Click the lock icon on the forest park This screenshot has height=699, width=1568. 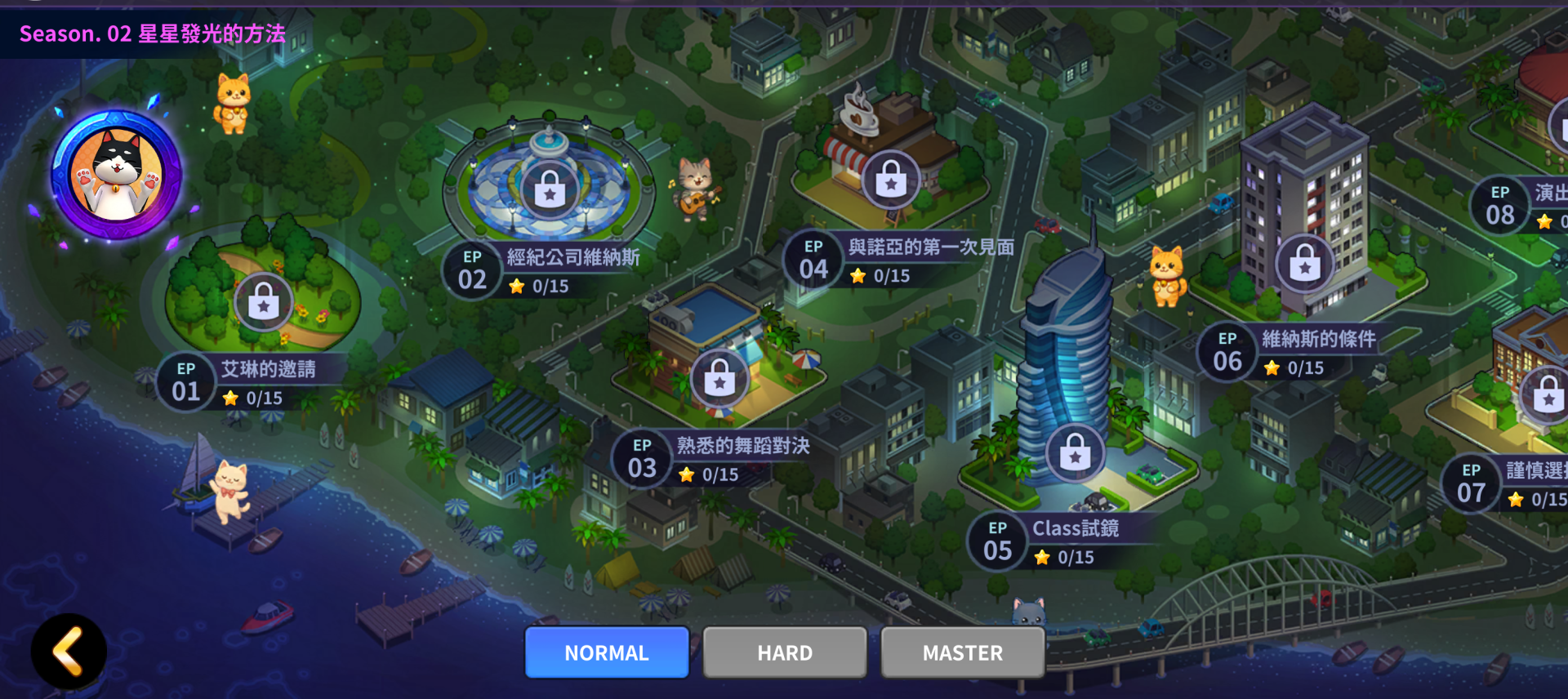[x=264, y=302]
